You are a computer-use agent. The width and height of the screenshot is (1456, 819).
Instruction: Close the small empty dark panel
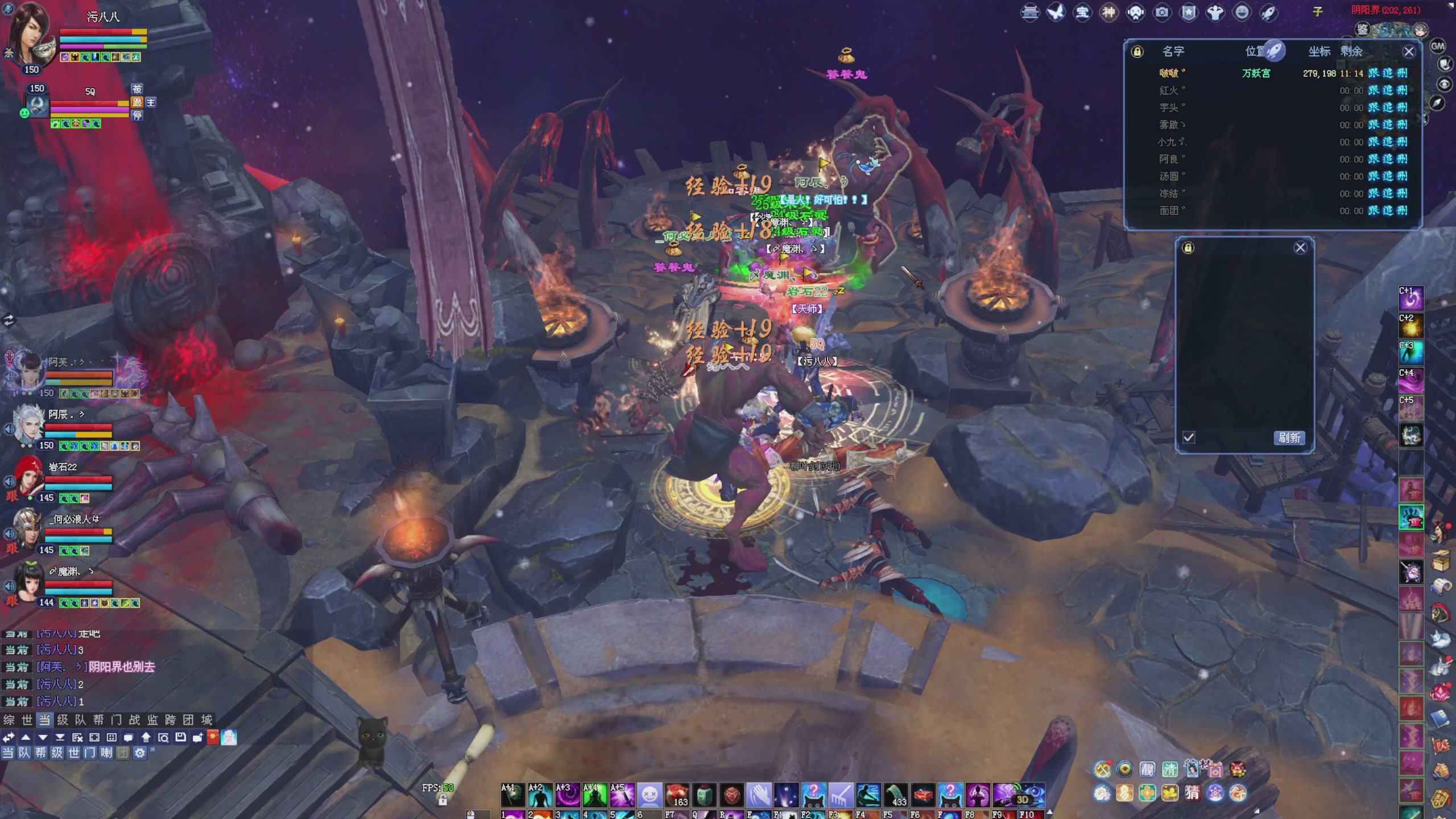coord(1300,247)
